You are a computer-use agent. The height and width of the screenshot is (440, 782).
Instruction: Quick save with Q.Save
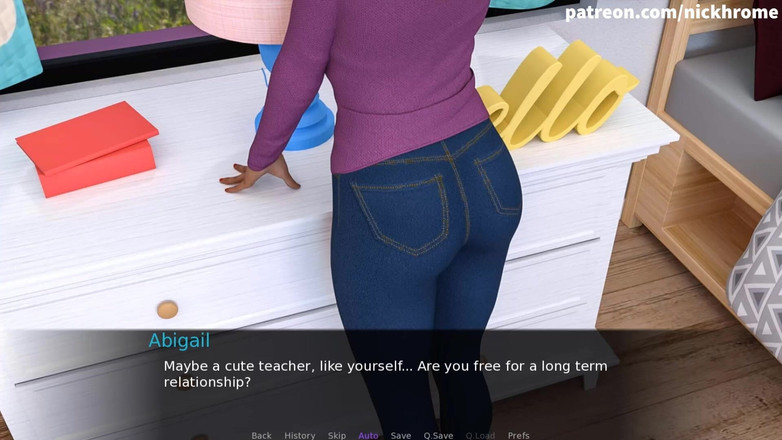[x=438, y=435]
